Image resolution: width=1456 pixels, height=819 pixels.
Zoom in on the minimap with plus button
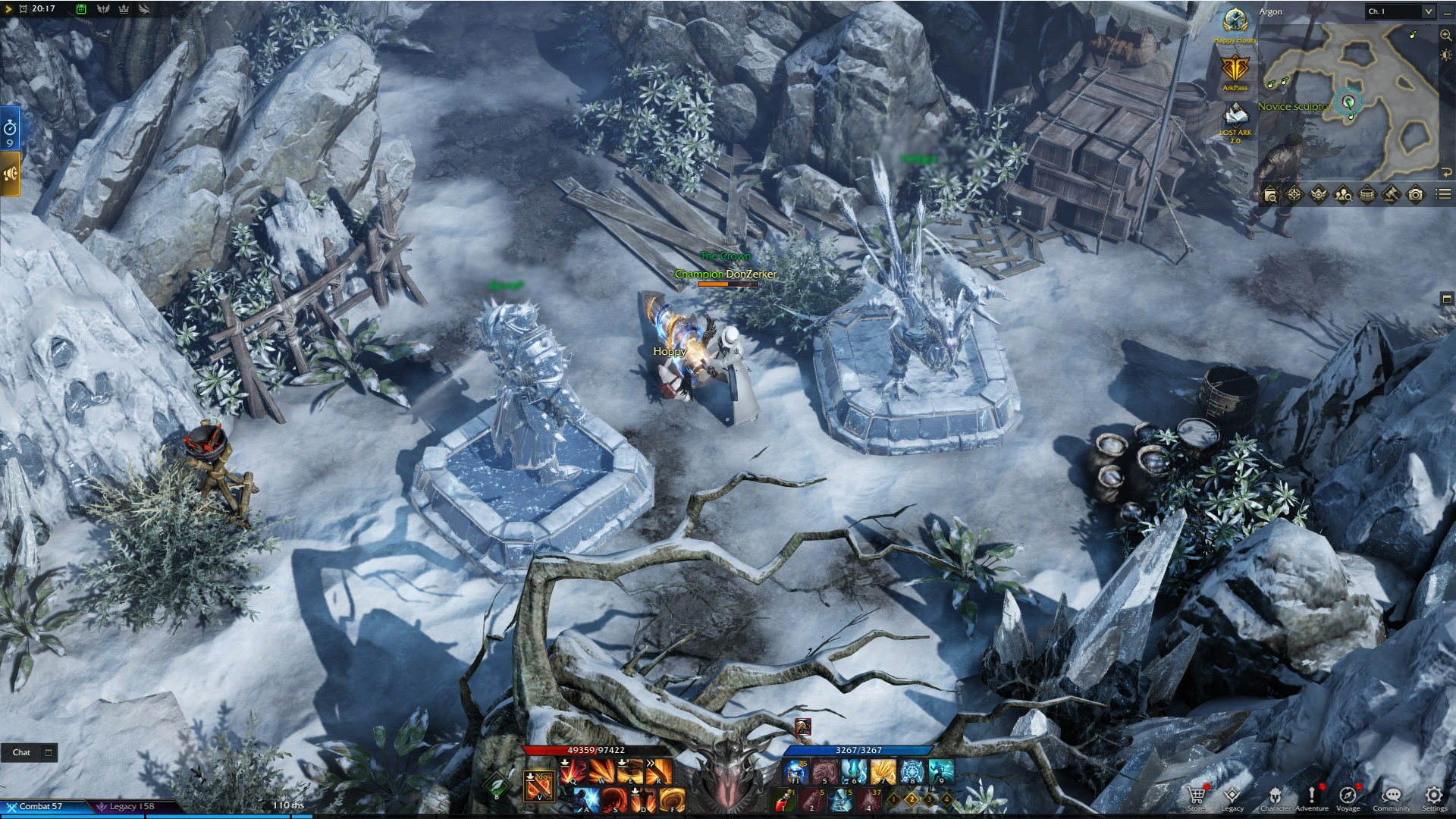[x=1443, y=34]
